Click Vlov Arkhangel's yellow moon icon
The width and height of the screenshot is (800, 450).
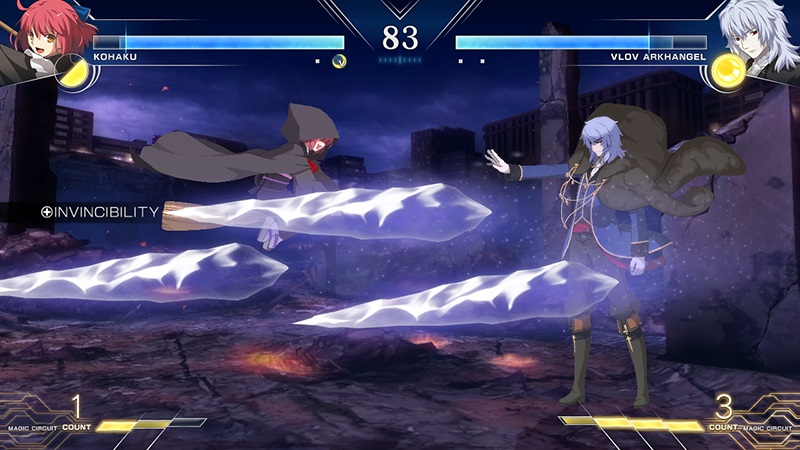[726, 72]
